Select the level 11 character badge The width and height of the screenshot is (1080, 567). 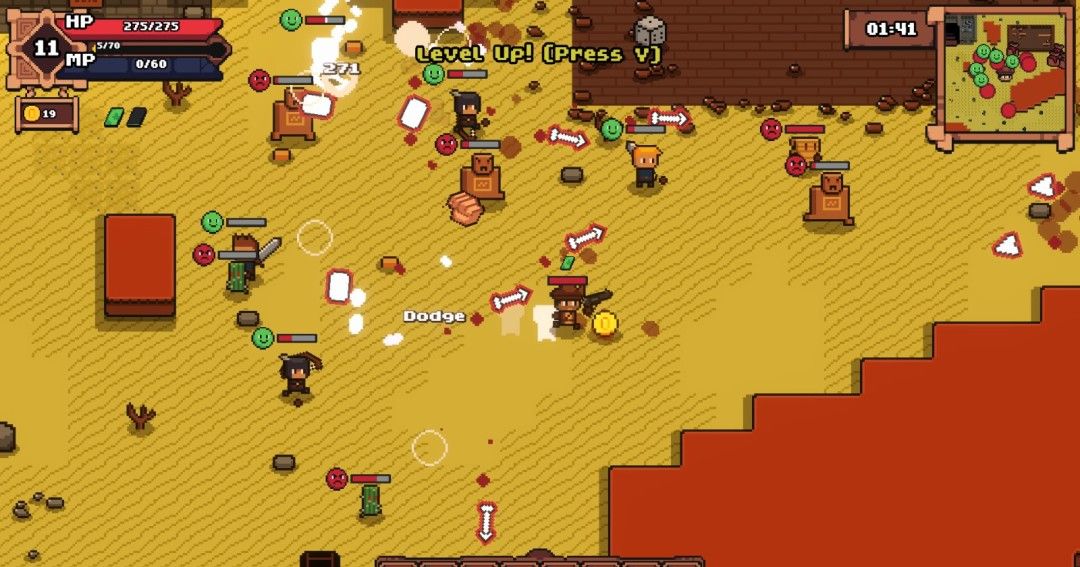tap(46, 47)
